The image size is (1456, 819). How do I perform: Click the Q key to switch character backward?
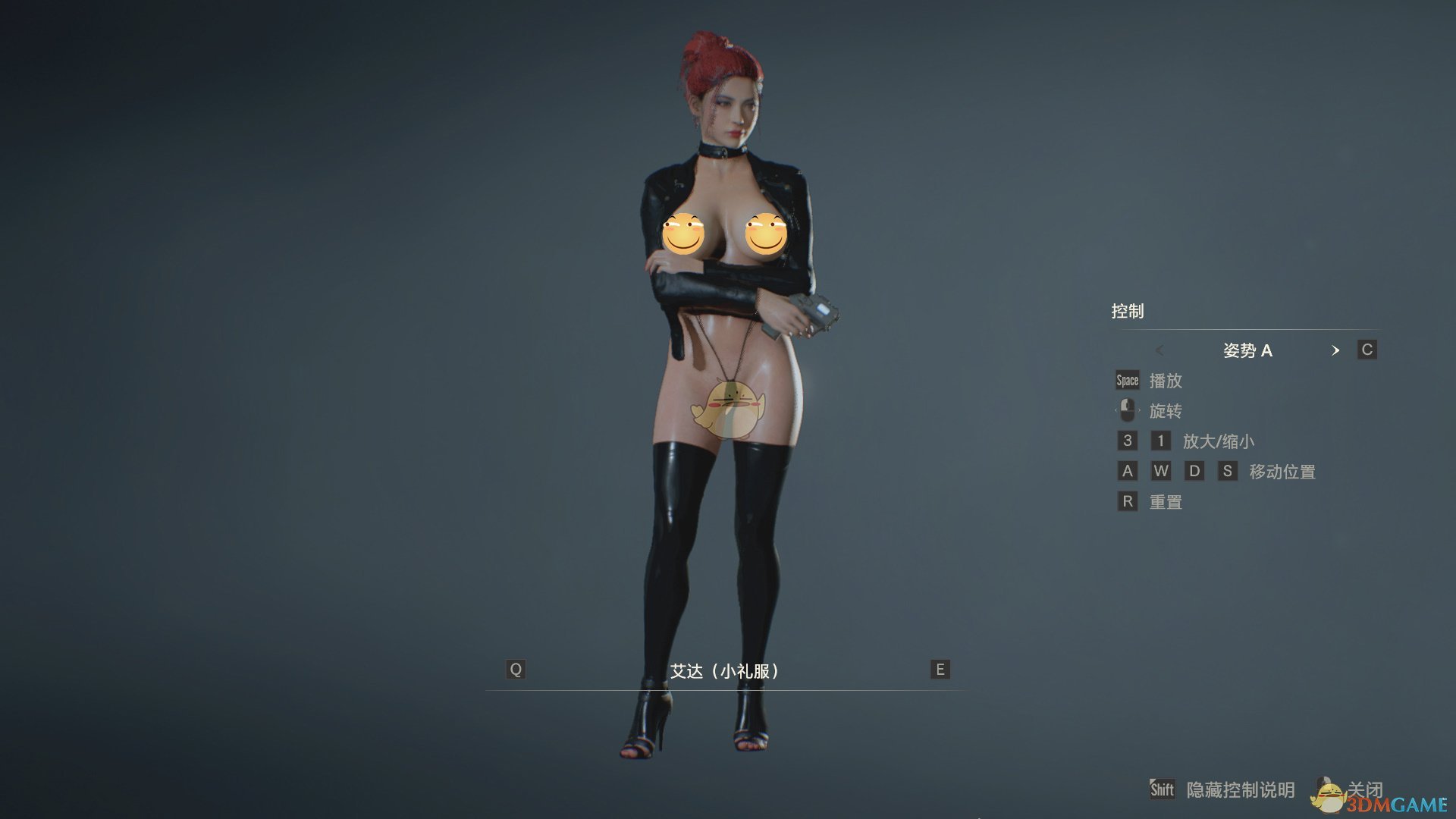coord(516,670)
